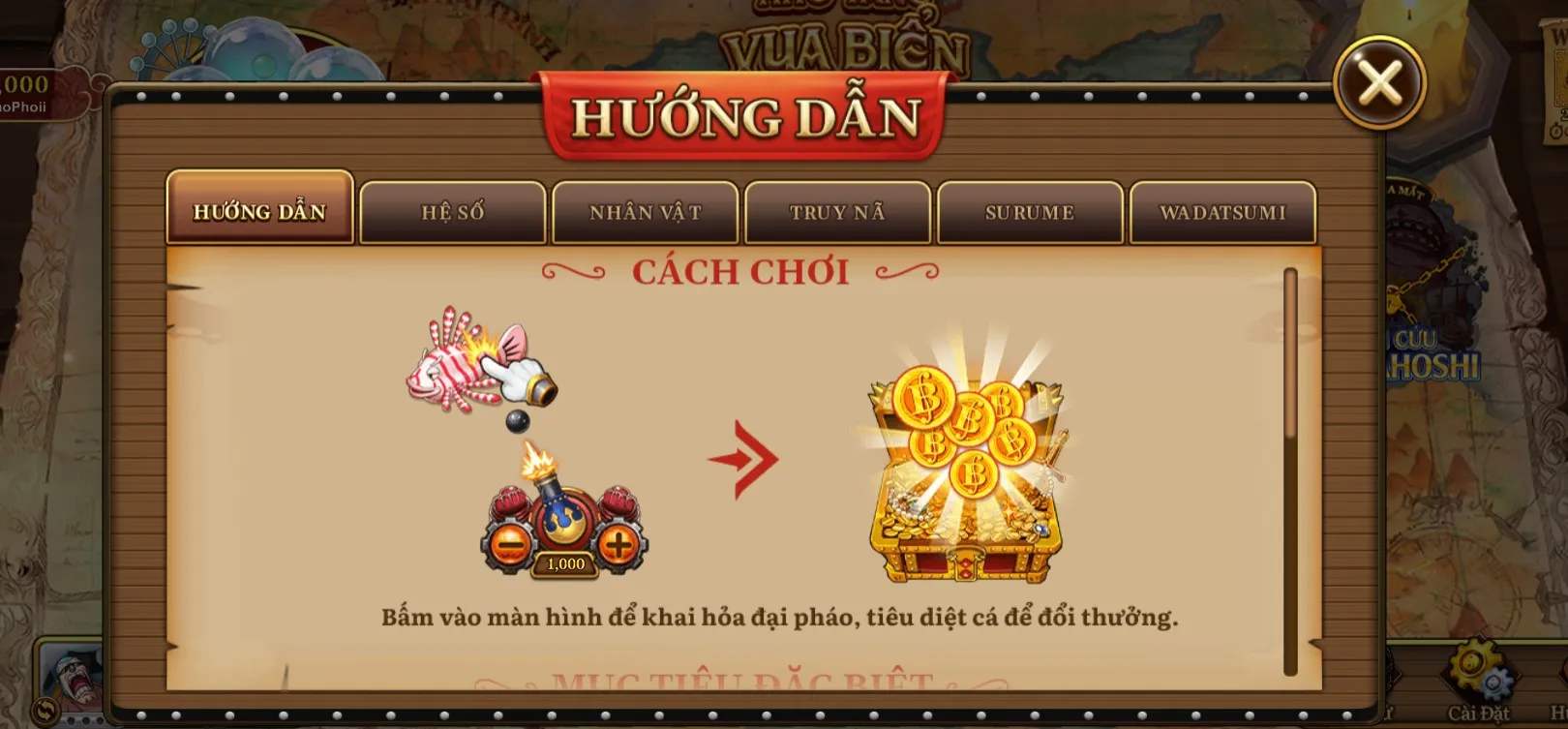This screenshot has width=1568, height=729.
Task: Select the WADATSUMI tab
Action: (1223, 210)
